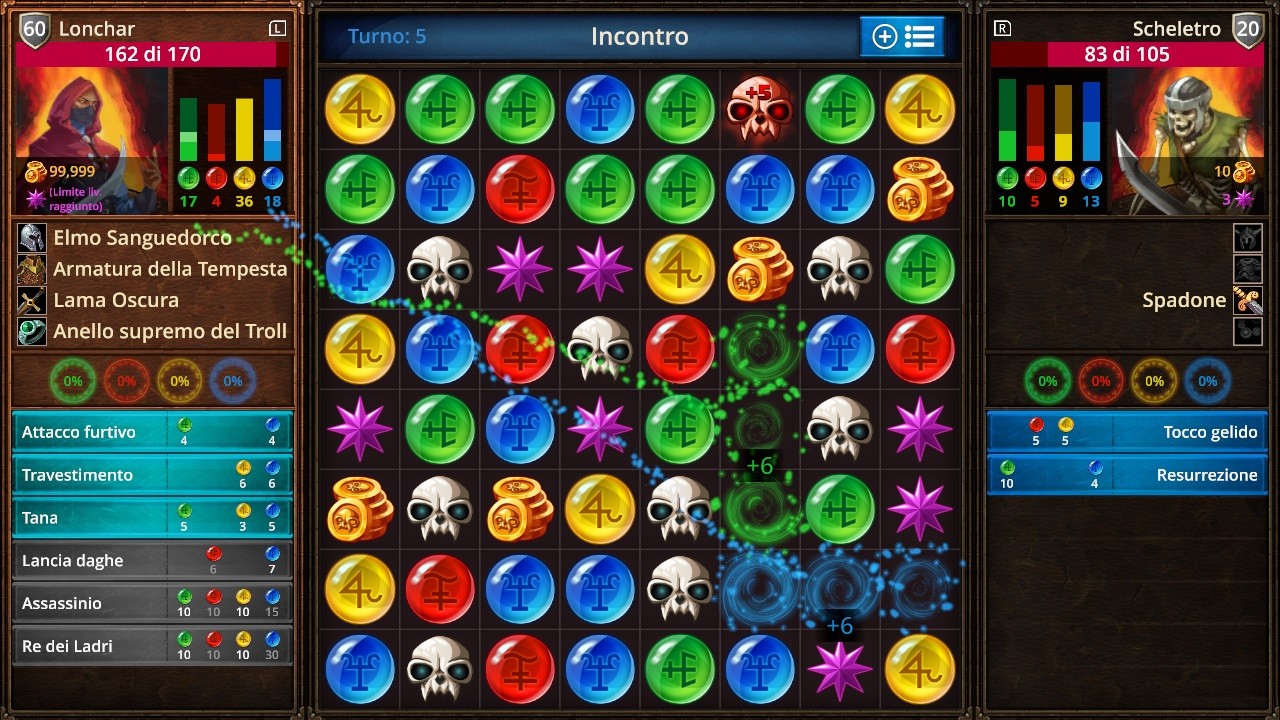Inspect the Elmo Sanguedorco helmet item
1280x720 pixels.
point(142,238)
